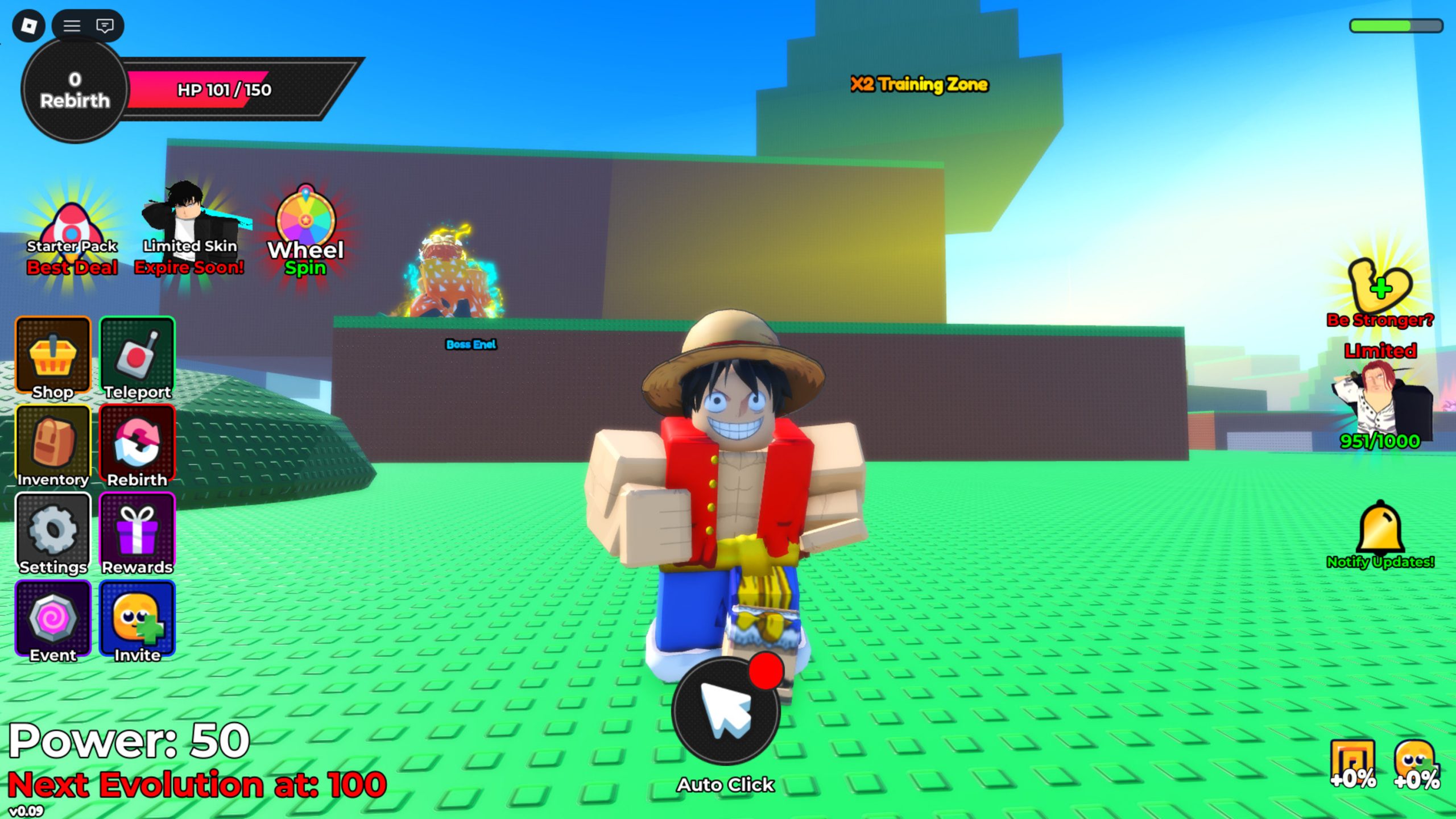The width and height of the screenshot is (1456, 819).
Task: Click the Notify Updates bell
Action: pos(1380,532)
